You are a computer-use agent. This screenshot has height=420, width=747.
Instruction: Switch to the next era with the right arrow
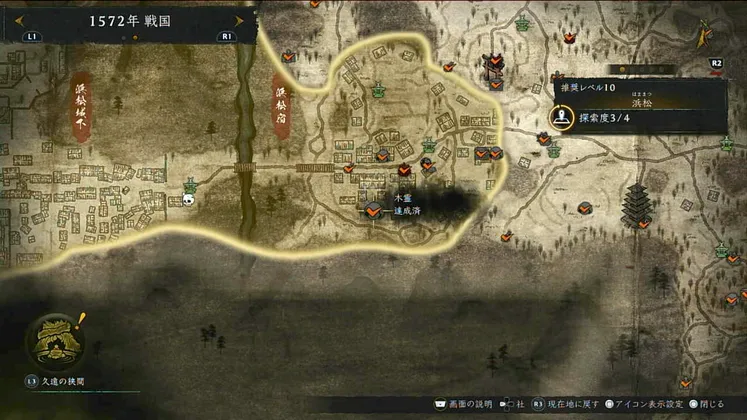(x=239, y=20)
